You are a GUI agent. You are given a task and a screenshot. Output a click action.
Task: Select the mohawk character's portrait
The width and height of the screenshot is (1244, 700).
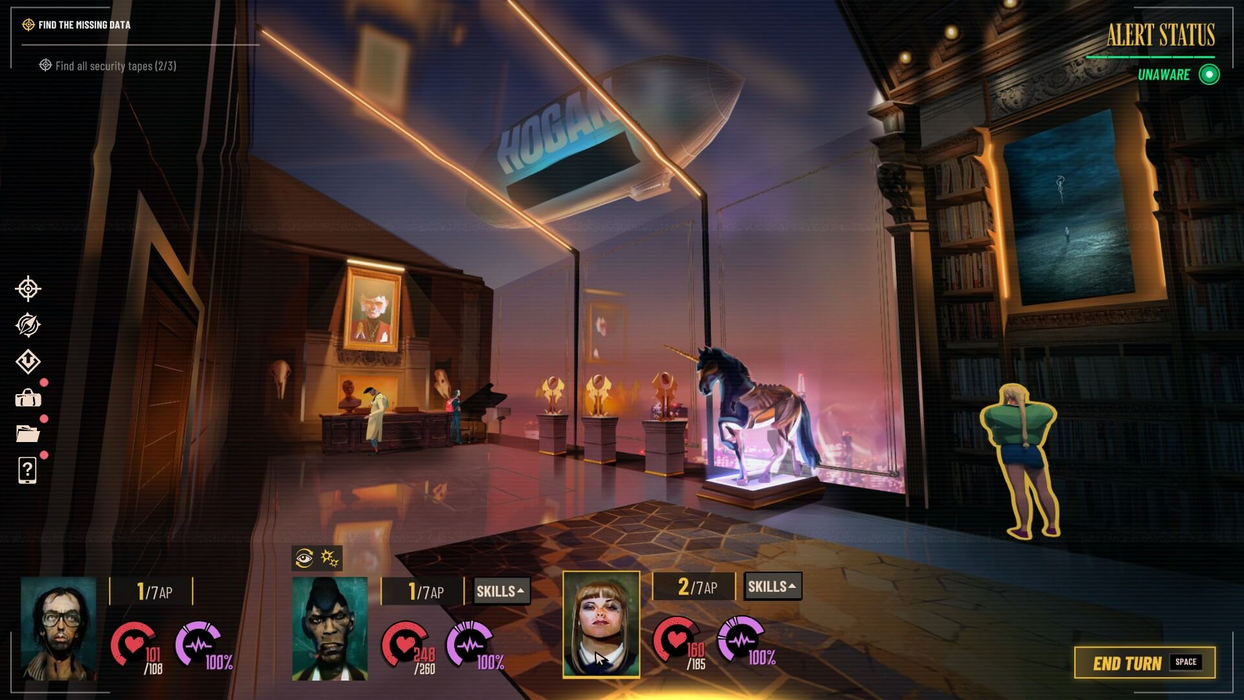coord(330,628)
